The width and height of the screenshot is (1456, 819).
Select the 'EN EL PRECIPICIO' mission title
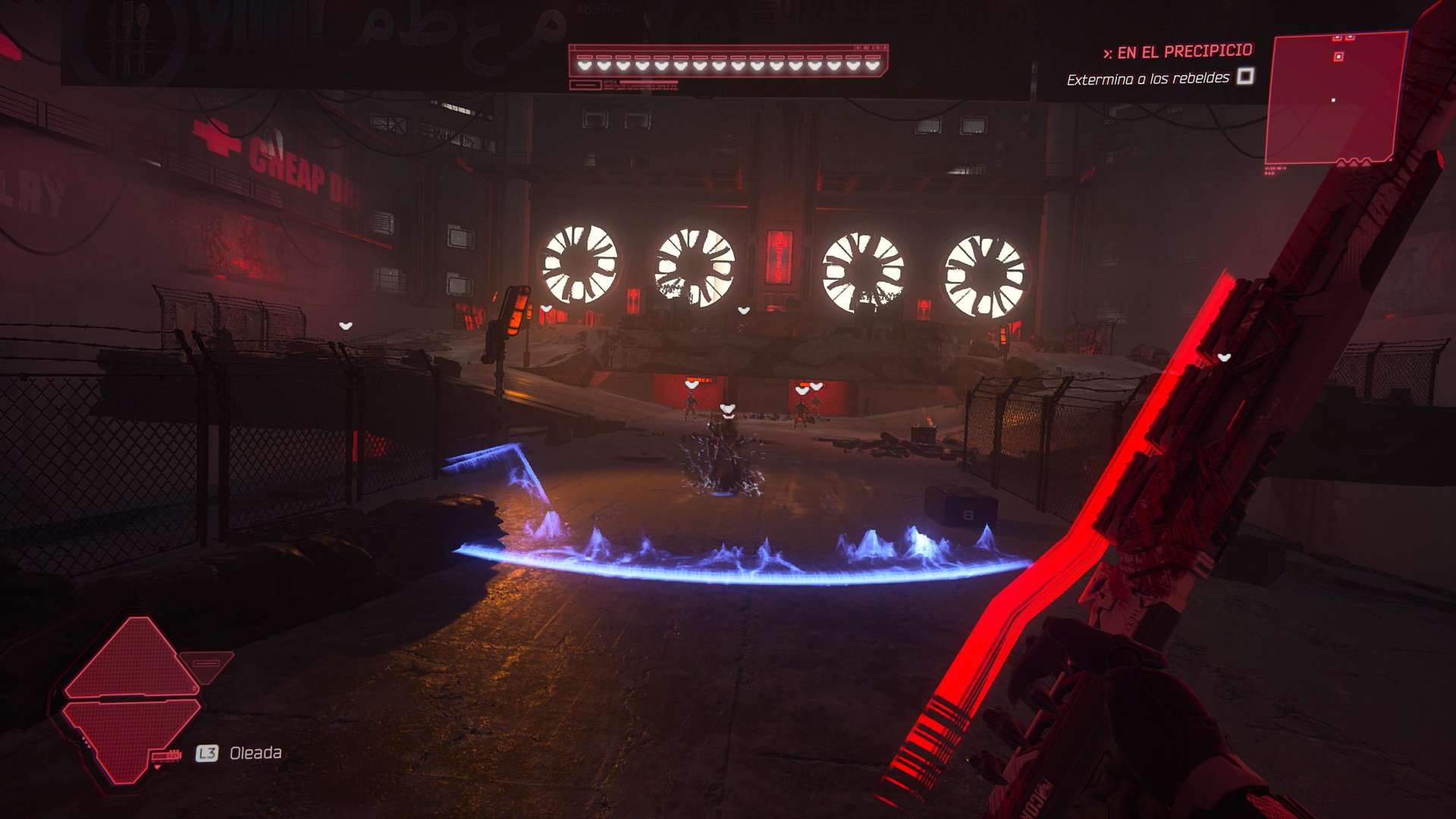1184,52
